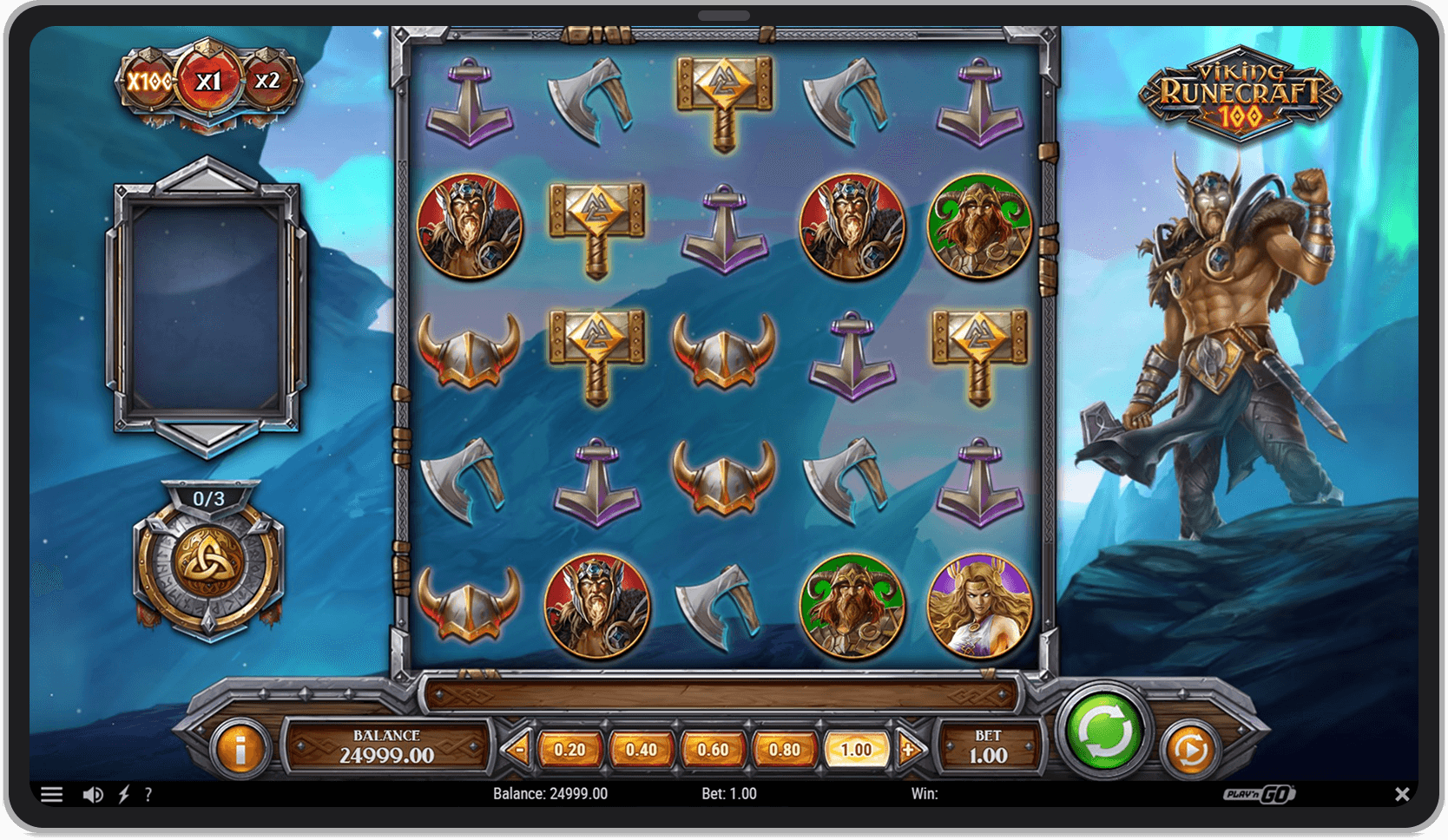Open help using the question mark icon

[x=149, y=793]
